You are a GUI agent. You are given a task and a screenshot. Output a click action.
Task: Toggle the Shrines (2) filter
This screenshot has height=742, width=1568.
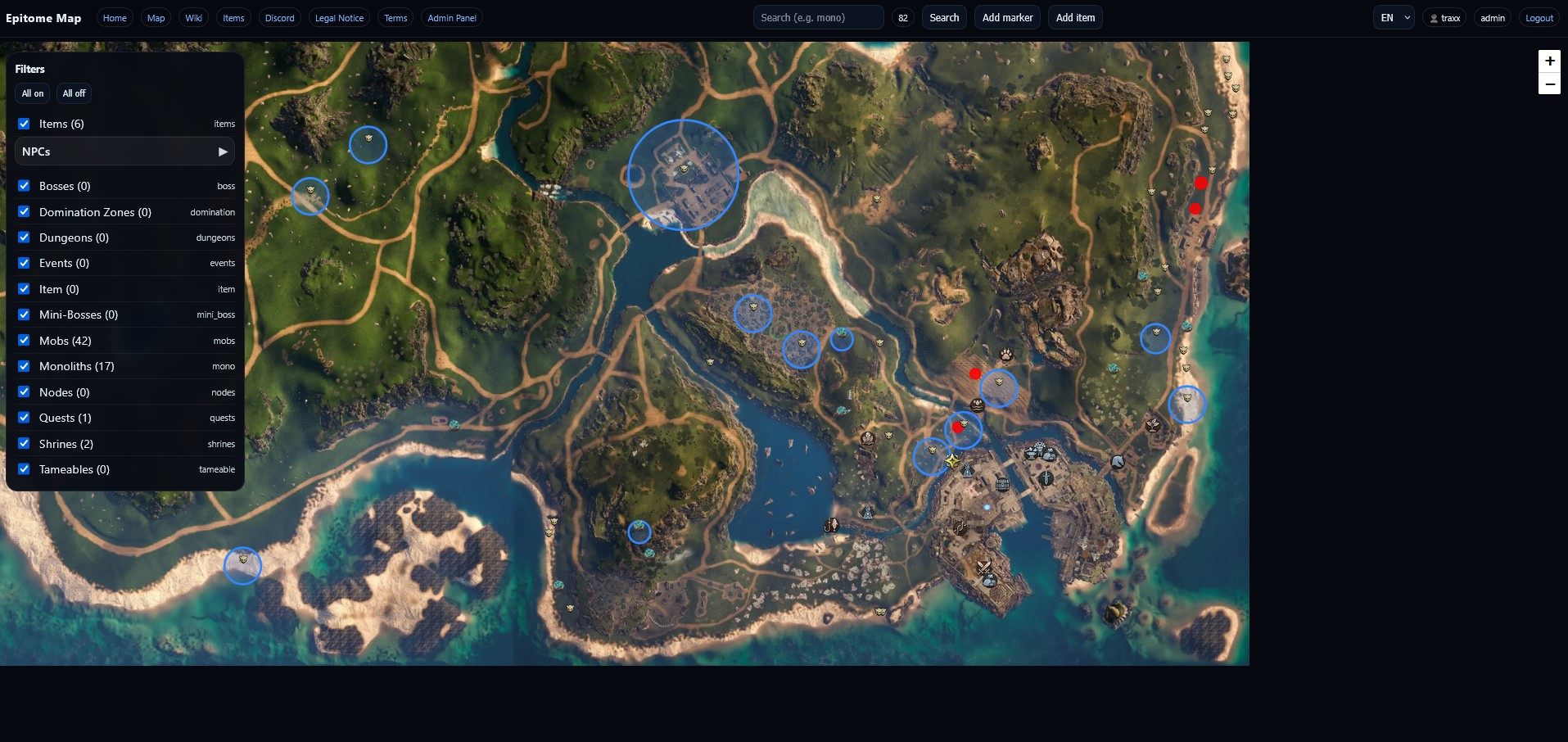pos(25,444)
